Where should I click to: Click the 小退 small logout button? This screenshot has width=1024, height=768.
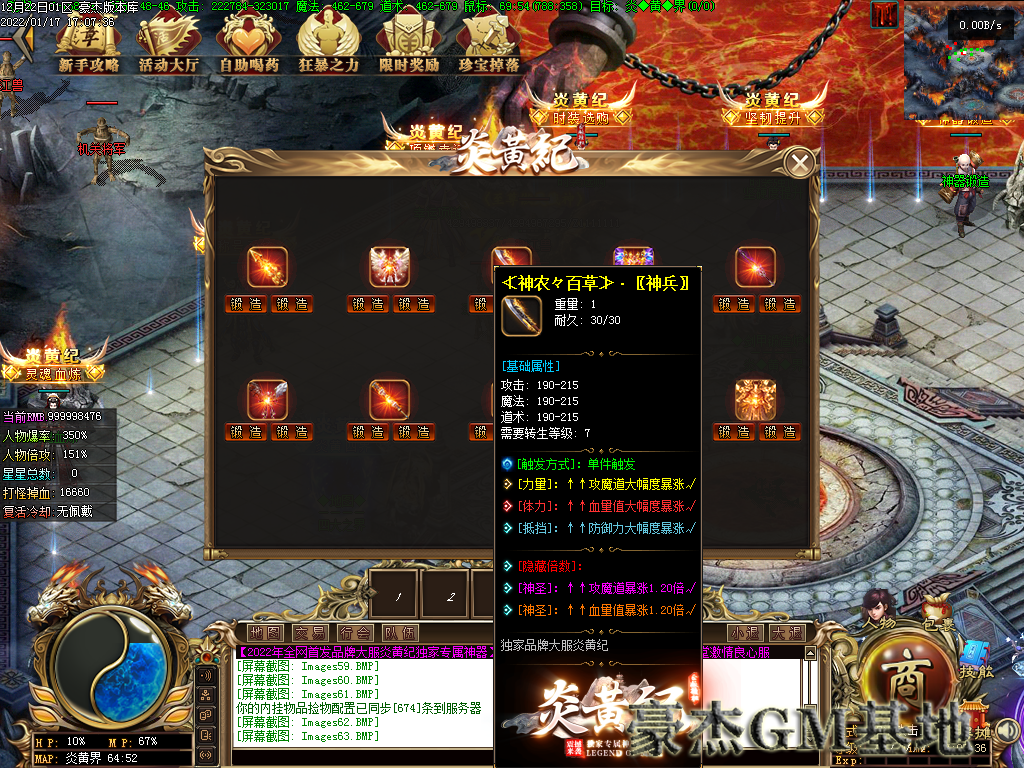[745, 633]
